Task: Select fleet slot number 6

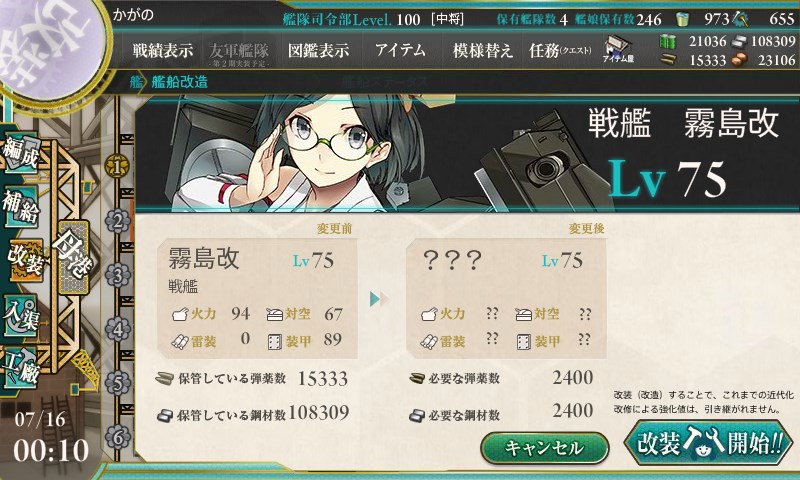Action: [118, 437]
